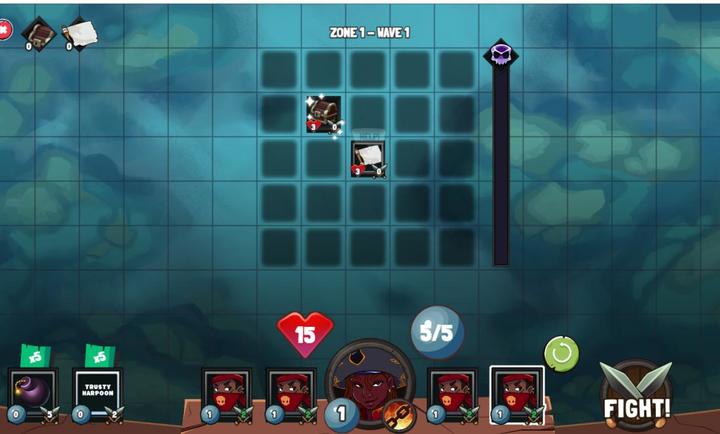The image size is (720, 434).
Task: Click the green refresh arrow button
Action: 561,352
